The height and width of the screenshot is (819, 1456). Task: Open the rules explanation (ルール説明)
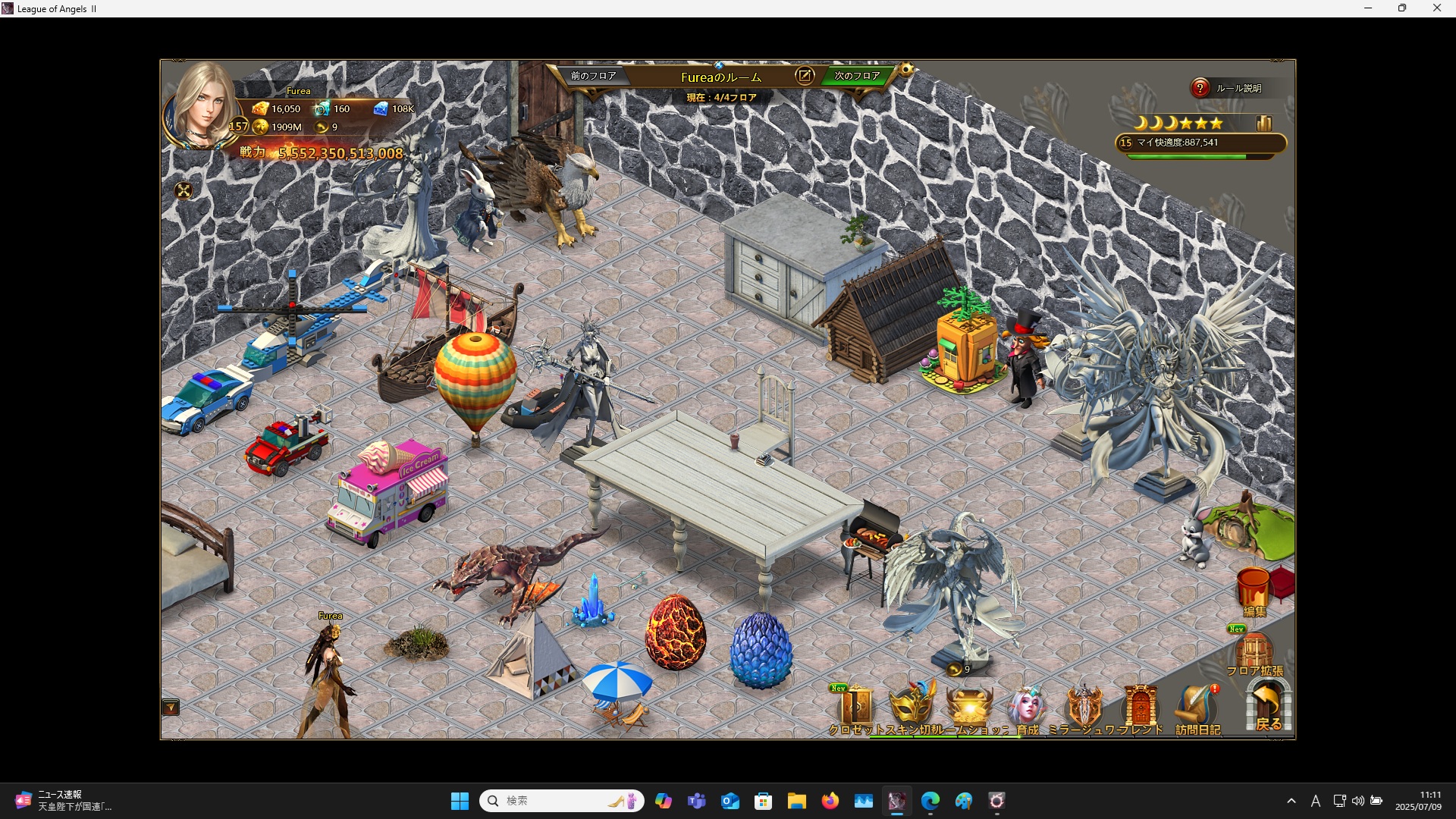[1228, 88]
